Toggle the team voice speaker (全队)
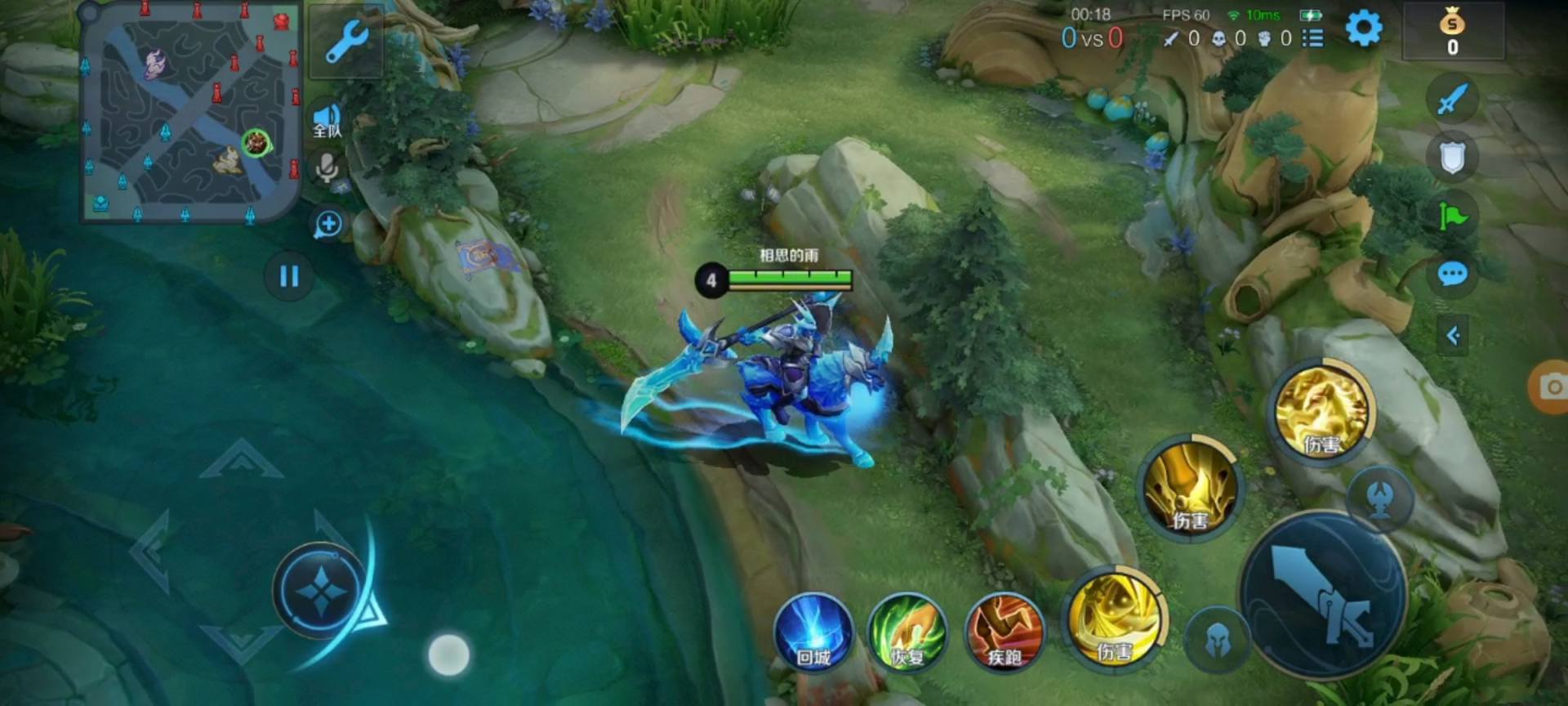This screenshot has width=1568, height=706. click(327, 120)
